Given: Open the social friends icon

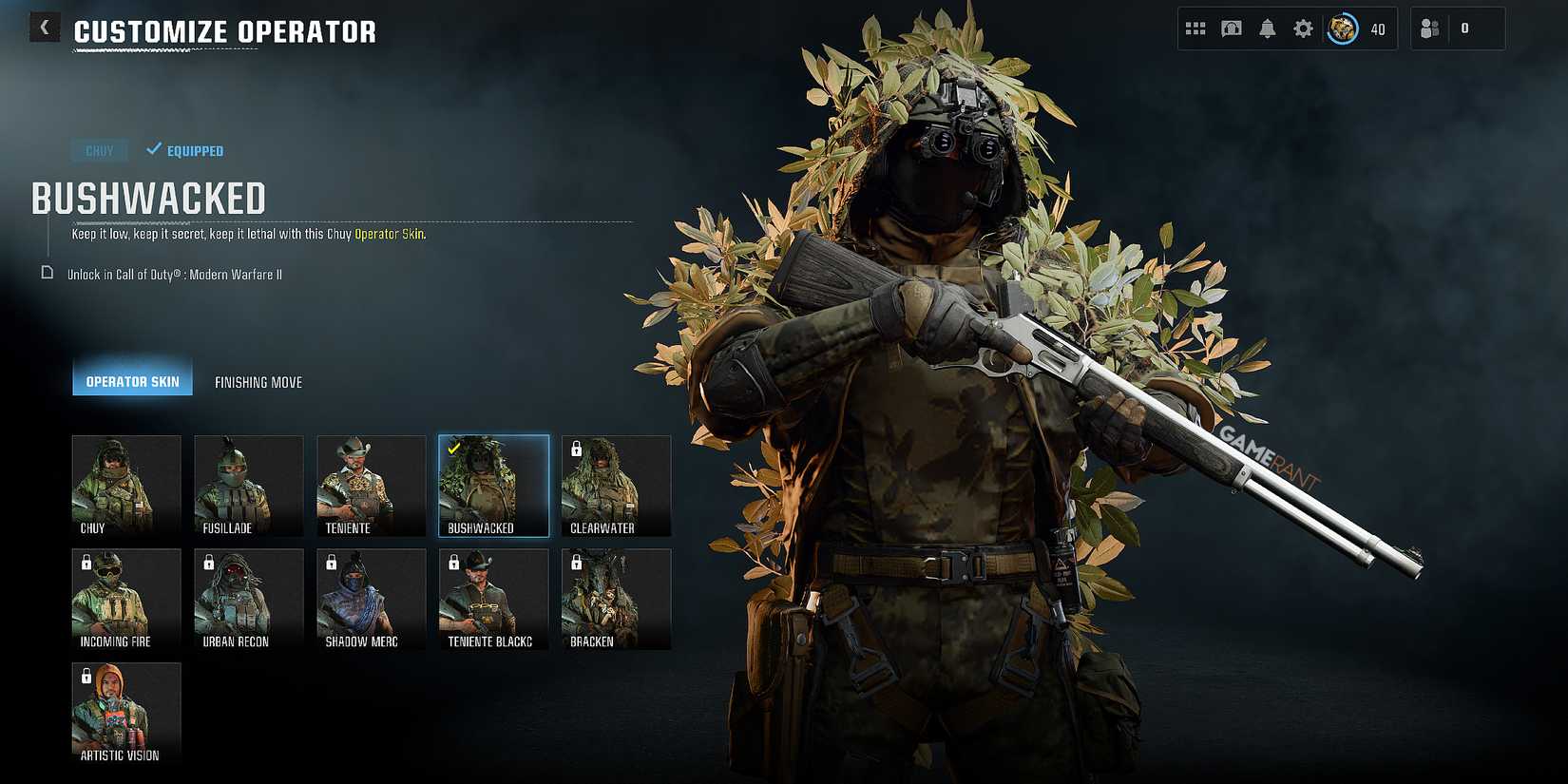Looking at the screenshot, I should pos(1430,27).
